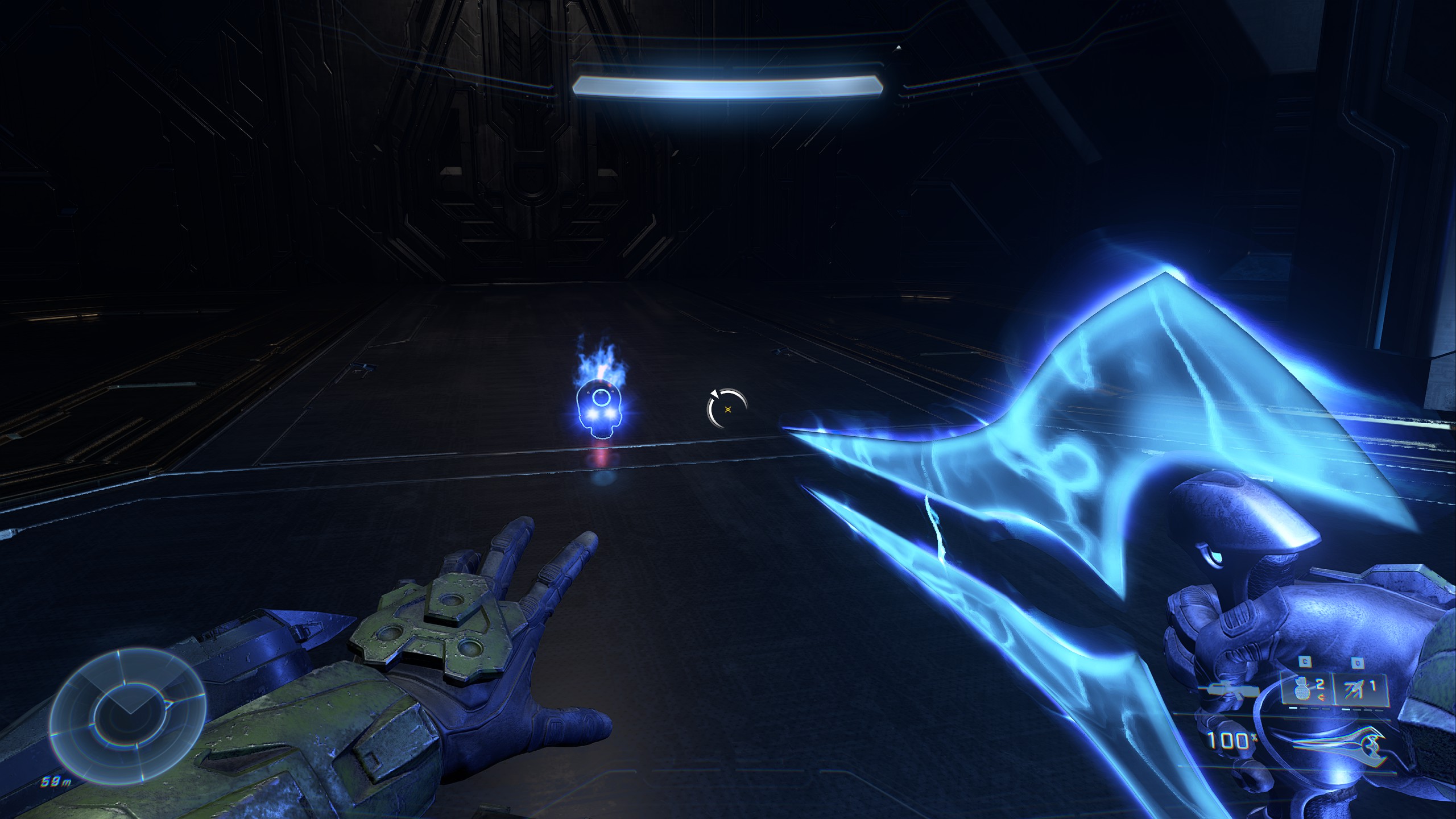Select the C key slot label above the grenade icon
Screen dimensions: 1456x819
(1305, 661)
